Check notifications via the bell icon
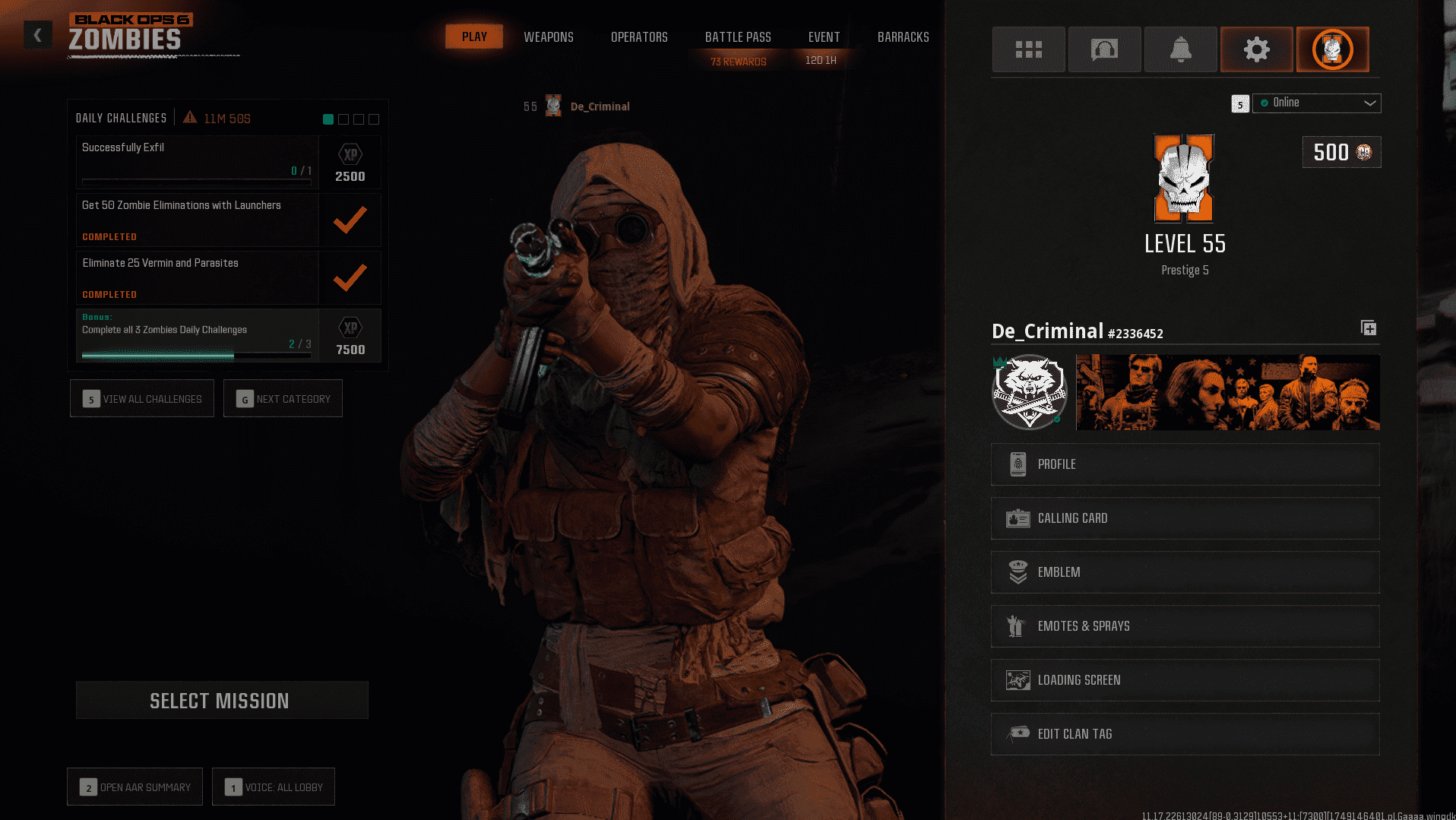The width and height of the screenshot is (1456, 820). [1180, 49]
